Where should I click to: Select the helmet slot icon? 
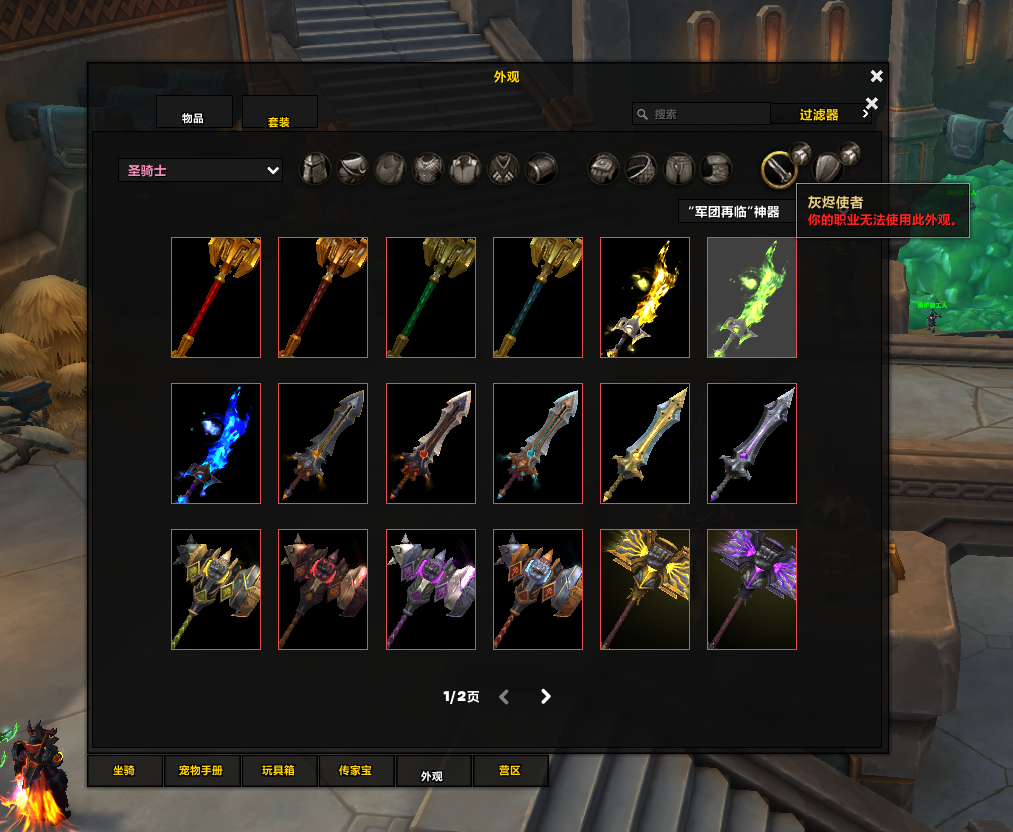click(x=316, y=169)
